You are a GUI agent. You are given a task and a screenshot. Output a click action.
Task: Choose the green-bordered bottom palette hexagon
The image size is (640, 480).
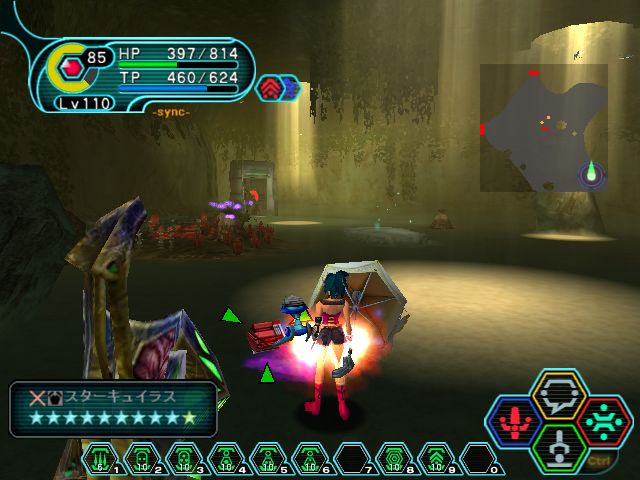click(x=558, y=447)
